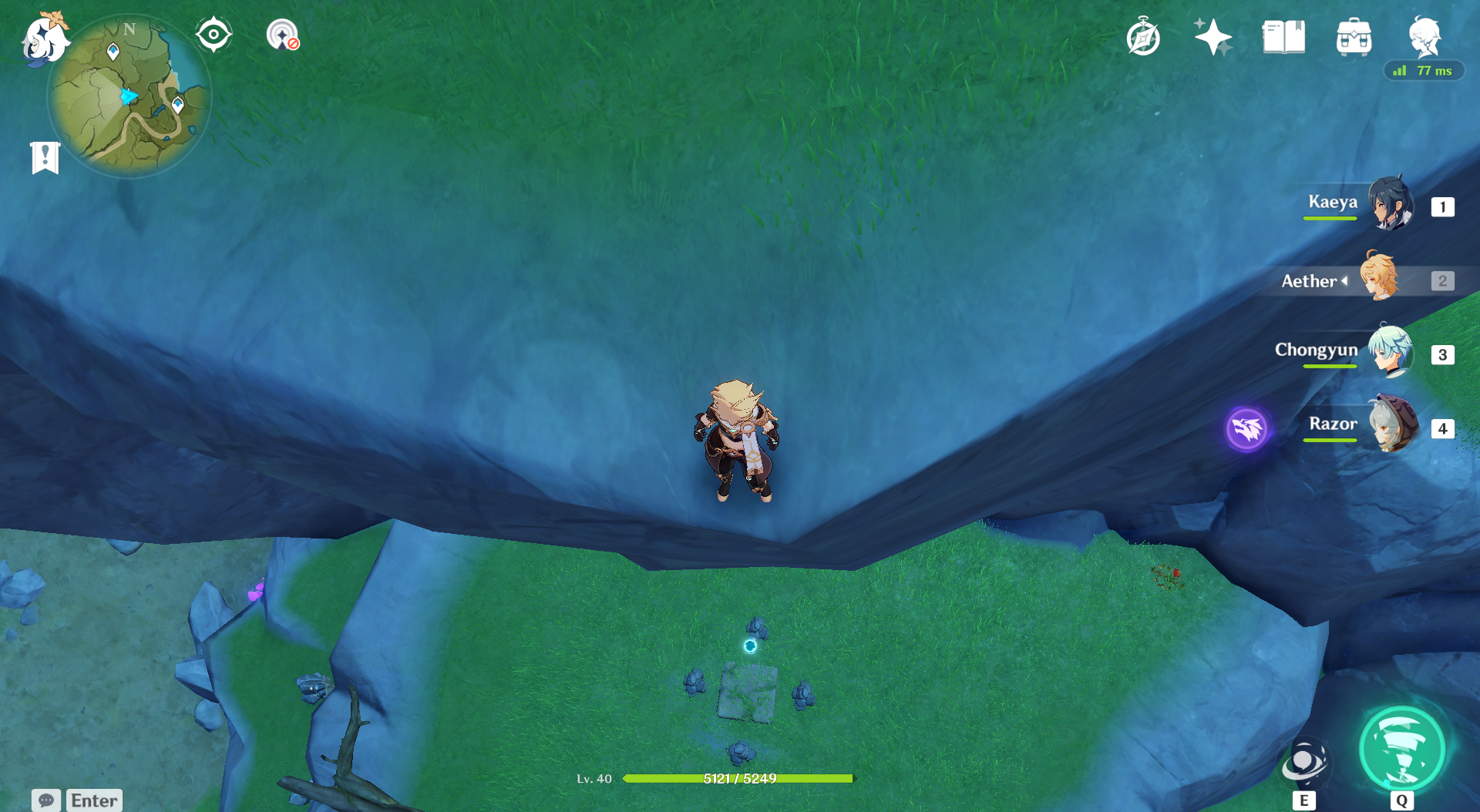Open the Adventurer Handbook compass icon
The image size is (1480, 812).
(x=1143, y=37)
